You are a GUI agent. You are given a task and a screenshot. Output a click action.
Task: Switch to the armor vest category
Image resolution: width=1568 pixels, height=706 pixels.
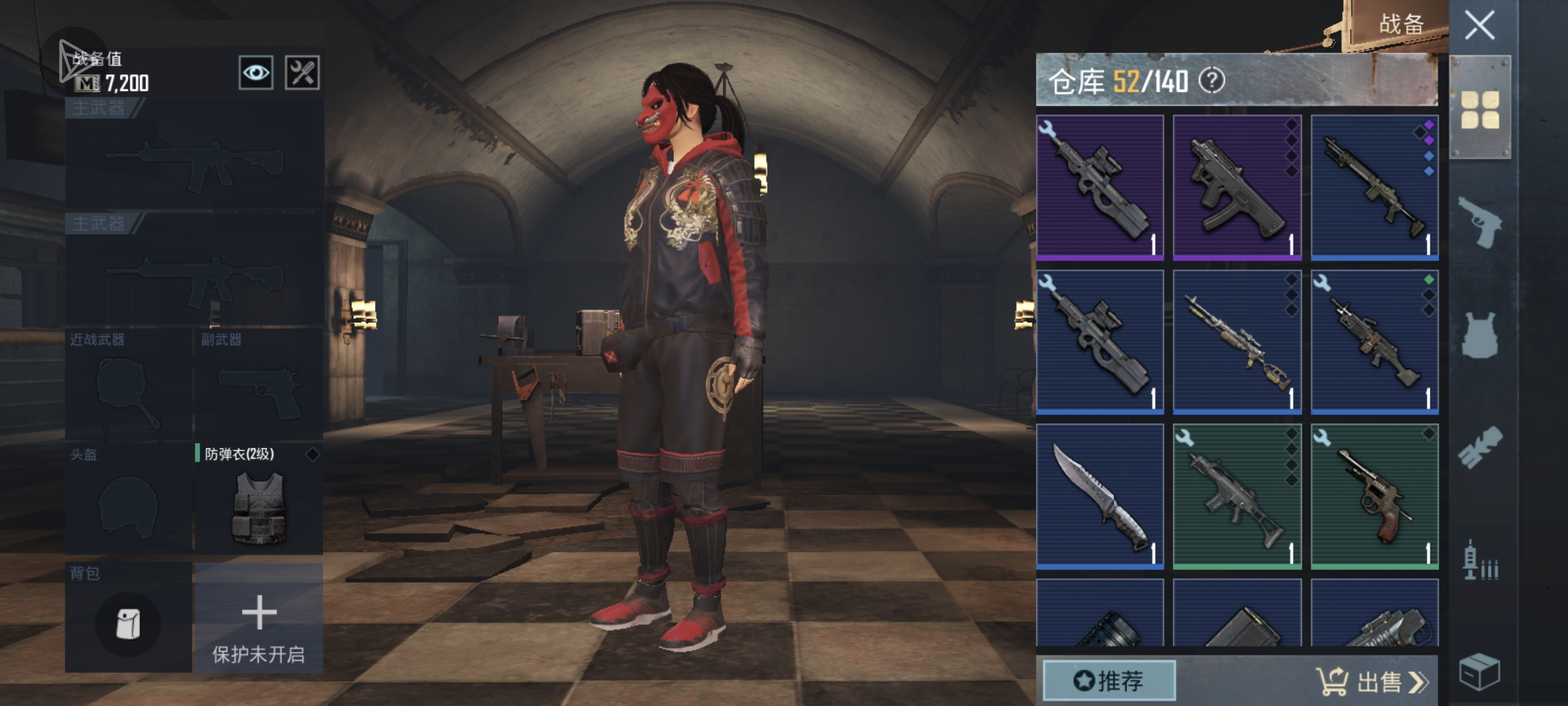point(1480,336)
